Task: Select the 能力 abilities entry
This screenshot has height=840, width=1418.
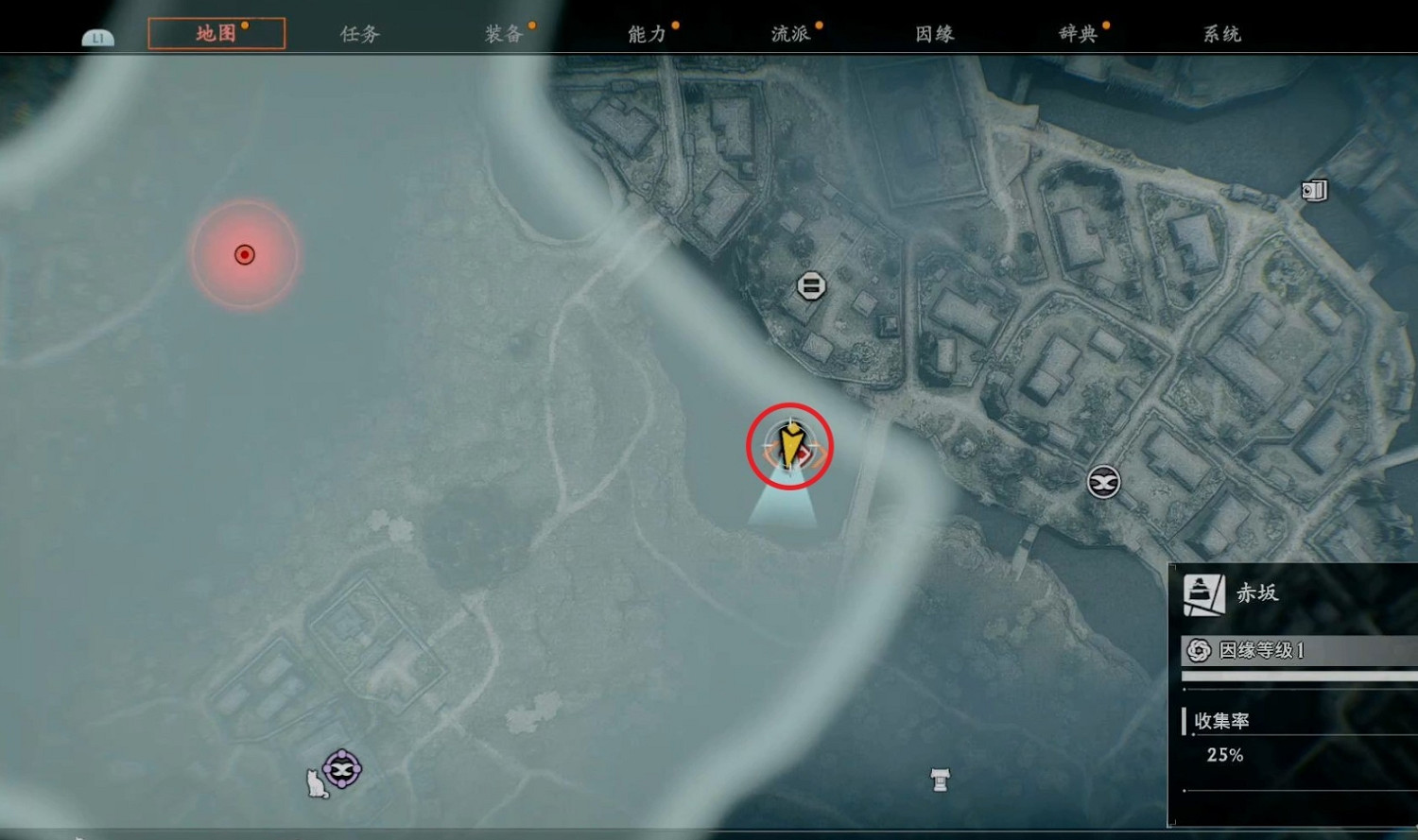Action: (x=644, y=33)
